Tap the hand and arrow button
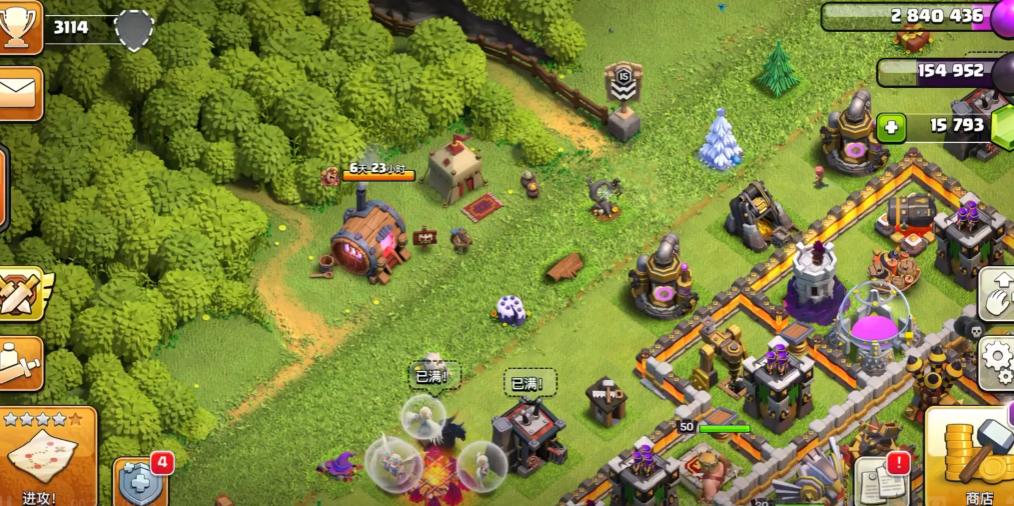The height and width of the screenshot is (506, 1014). click(998, 292)
